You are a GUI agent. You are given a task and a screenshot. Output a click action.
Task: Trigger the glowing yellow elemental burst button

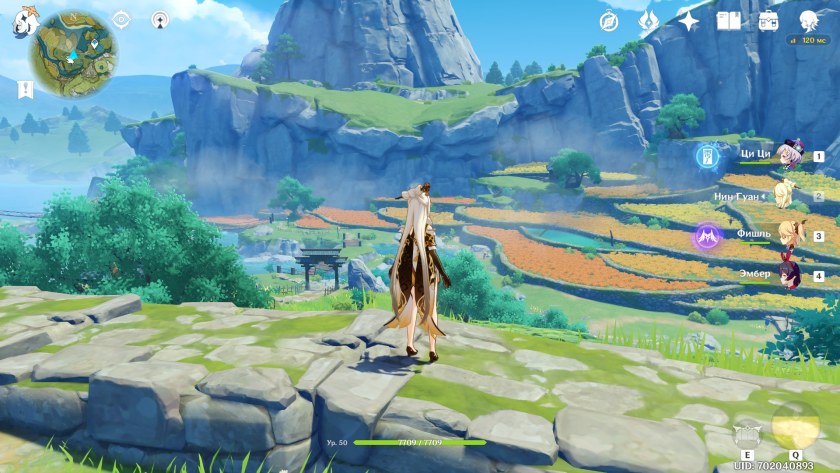click(795, 427)
